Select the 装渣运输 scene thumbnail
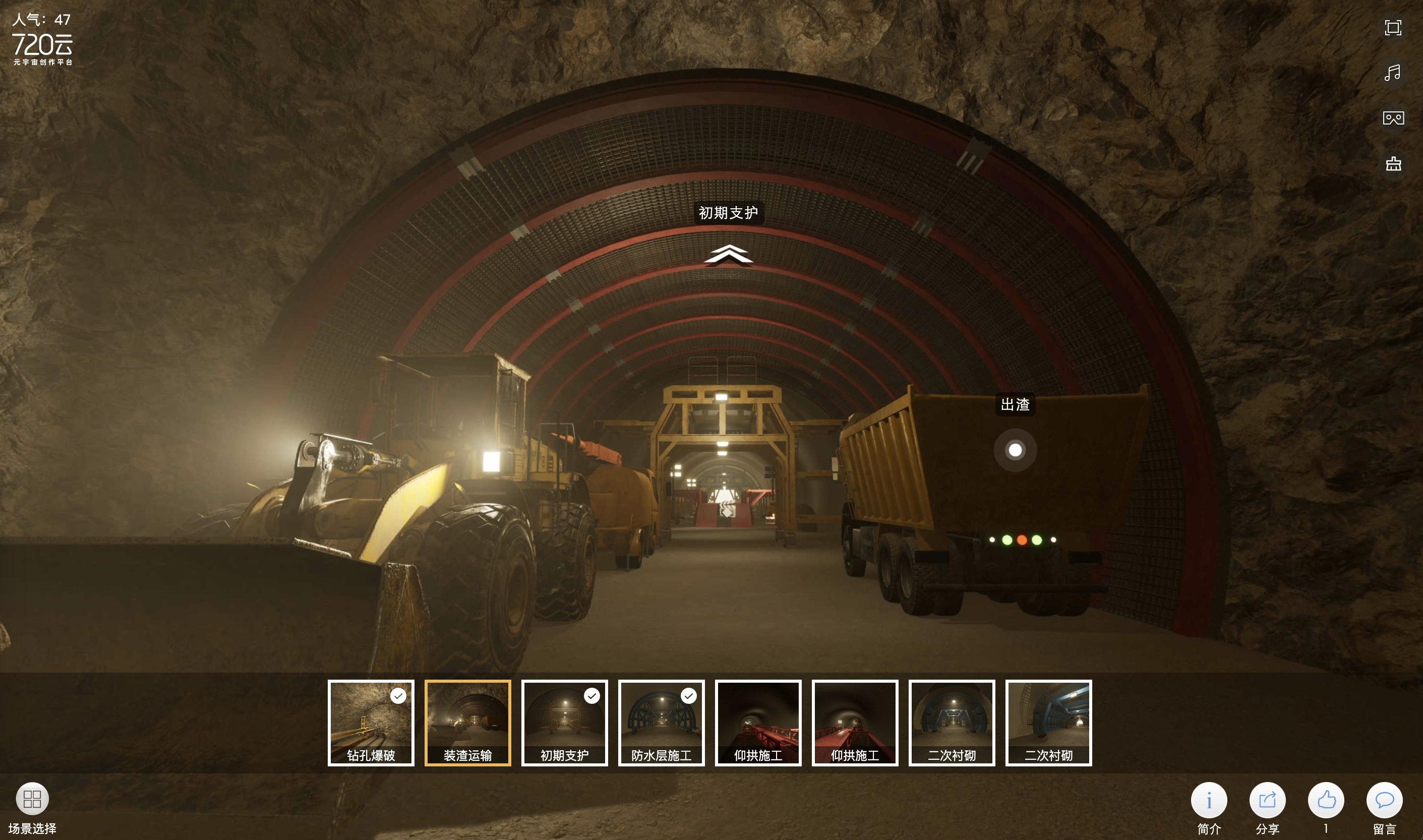Screen dimensions: 1423x840 click(x=467, y=722)
